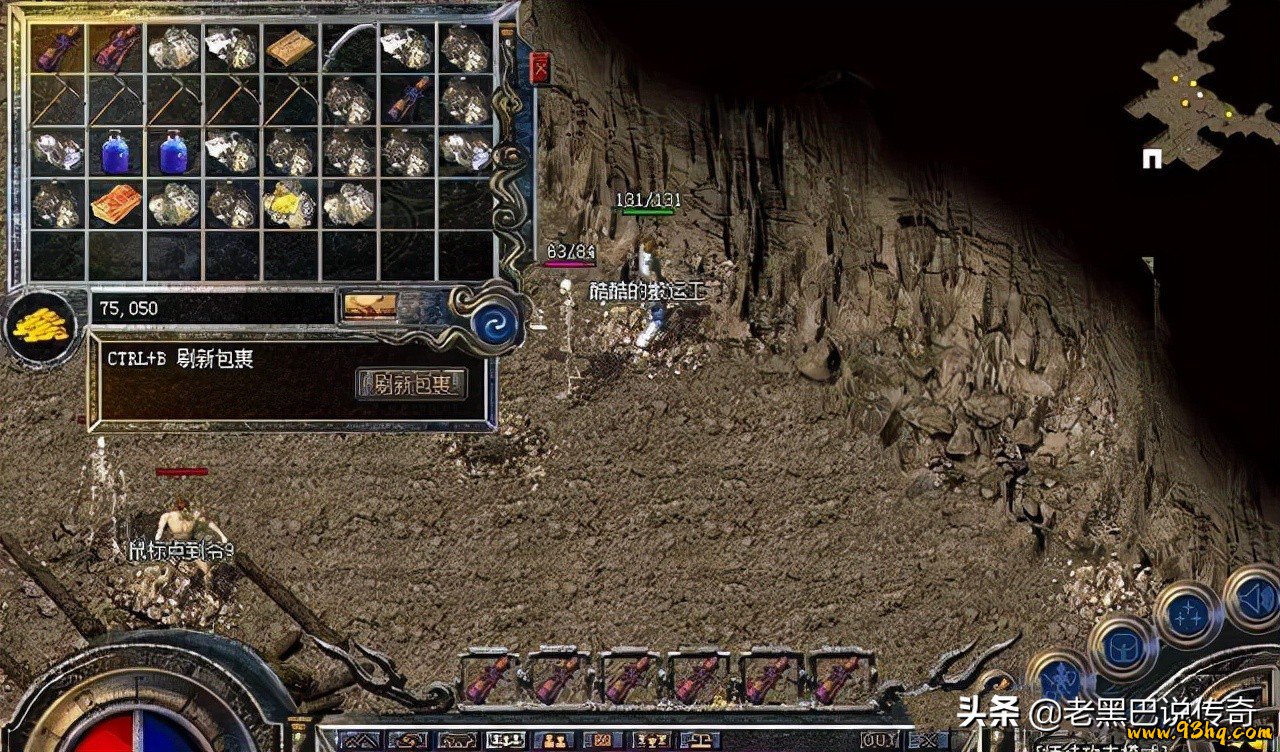Toggle sound with the speaker button
1280x752 pixels.
pyautogui.click(x=1257, y=597)
